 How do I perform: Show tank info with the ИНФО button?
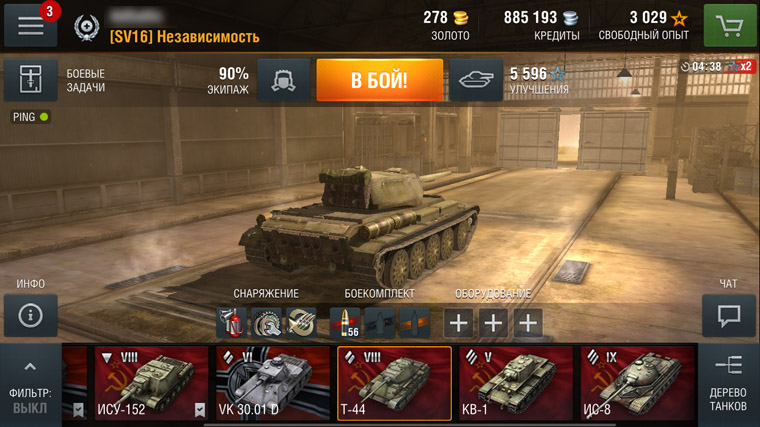click(x=30, y=316)
